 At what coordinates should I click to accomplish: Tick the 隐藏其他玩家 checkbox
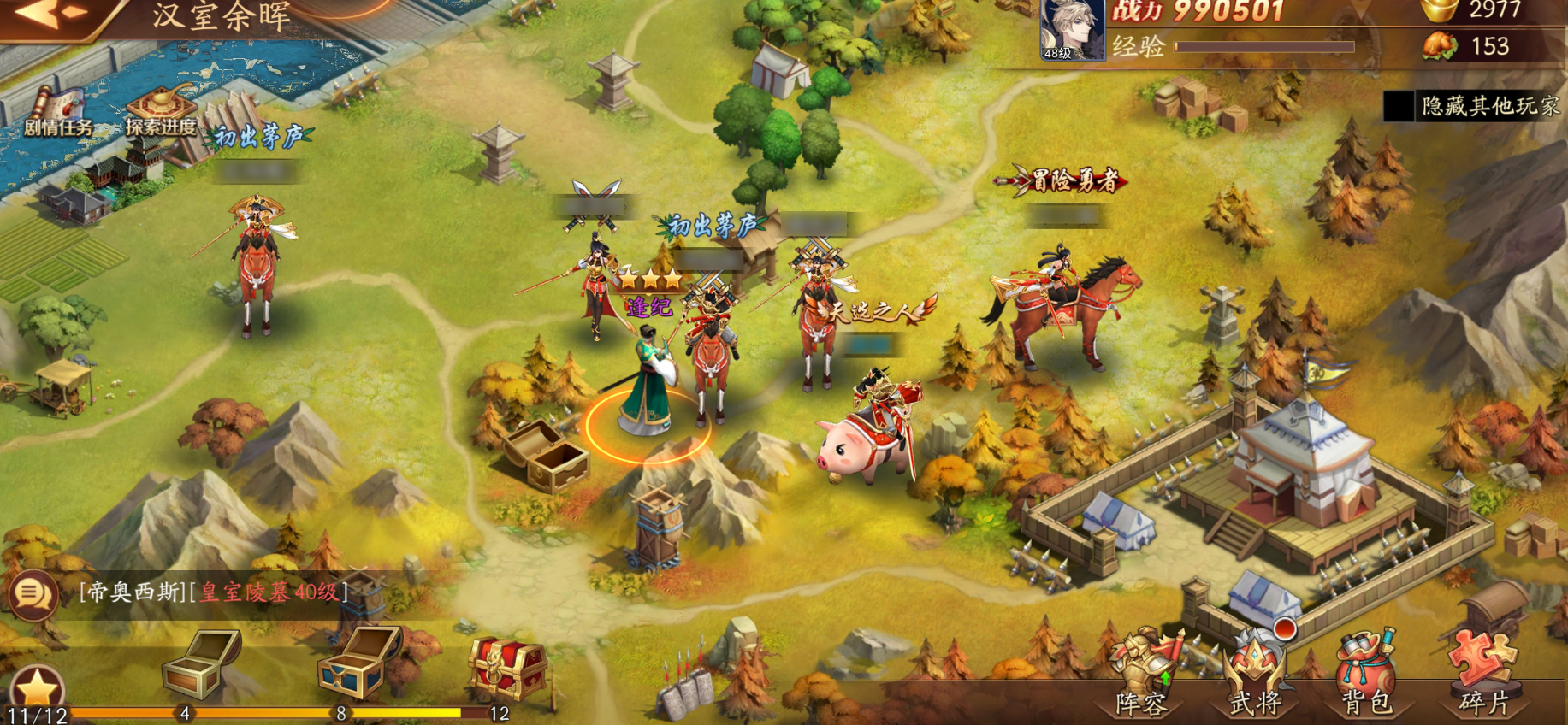[1399, 106]
